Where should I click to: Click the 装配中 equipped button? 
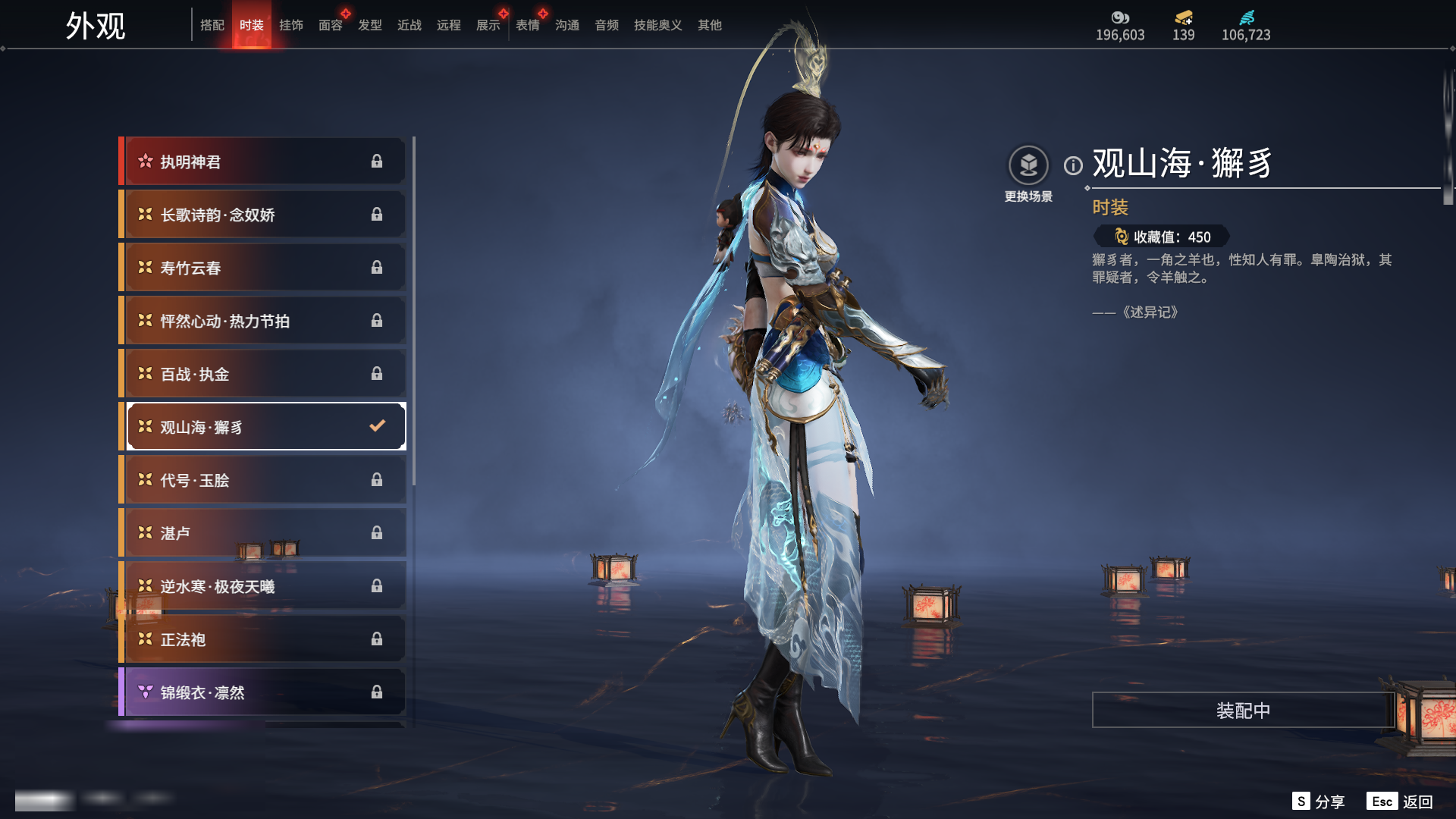[1243, 711]
